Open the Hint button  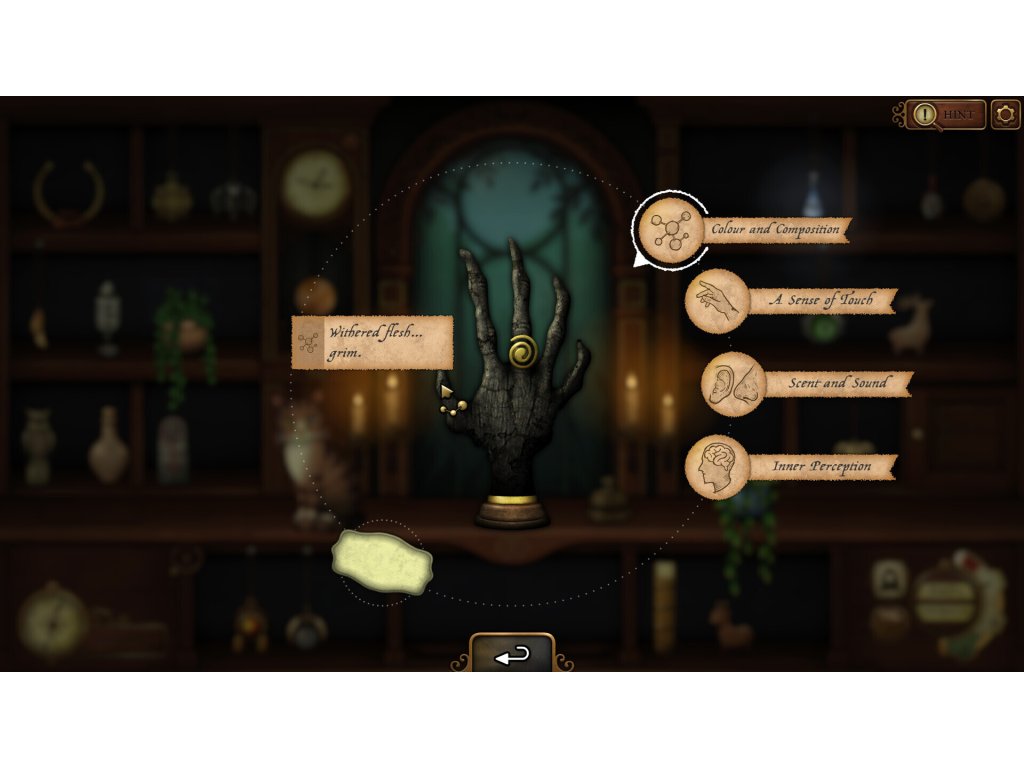946,115
